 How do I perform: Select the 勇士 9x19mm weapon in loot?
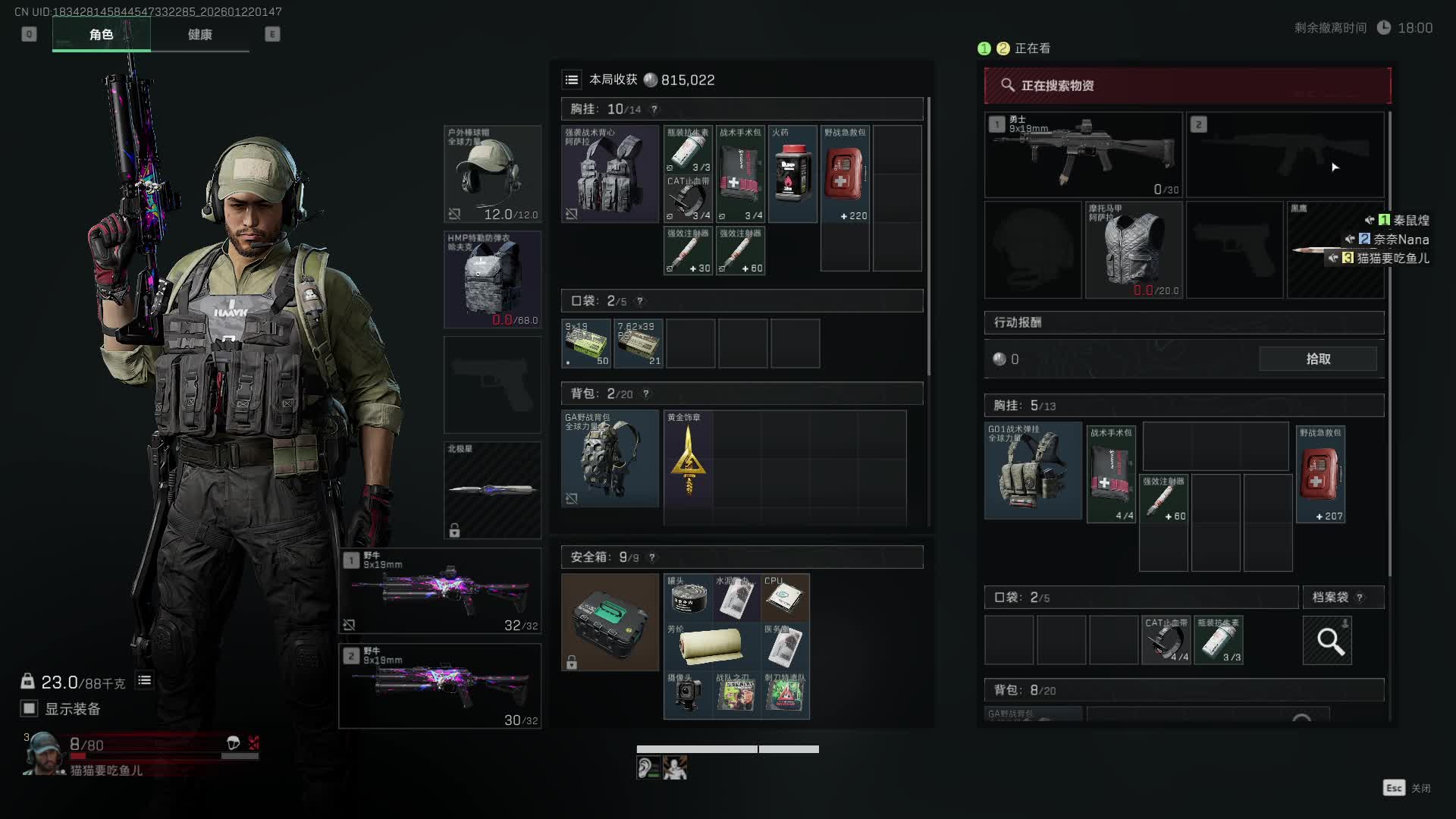coord(1083,155)
